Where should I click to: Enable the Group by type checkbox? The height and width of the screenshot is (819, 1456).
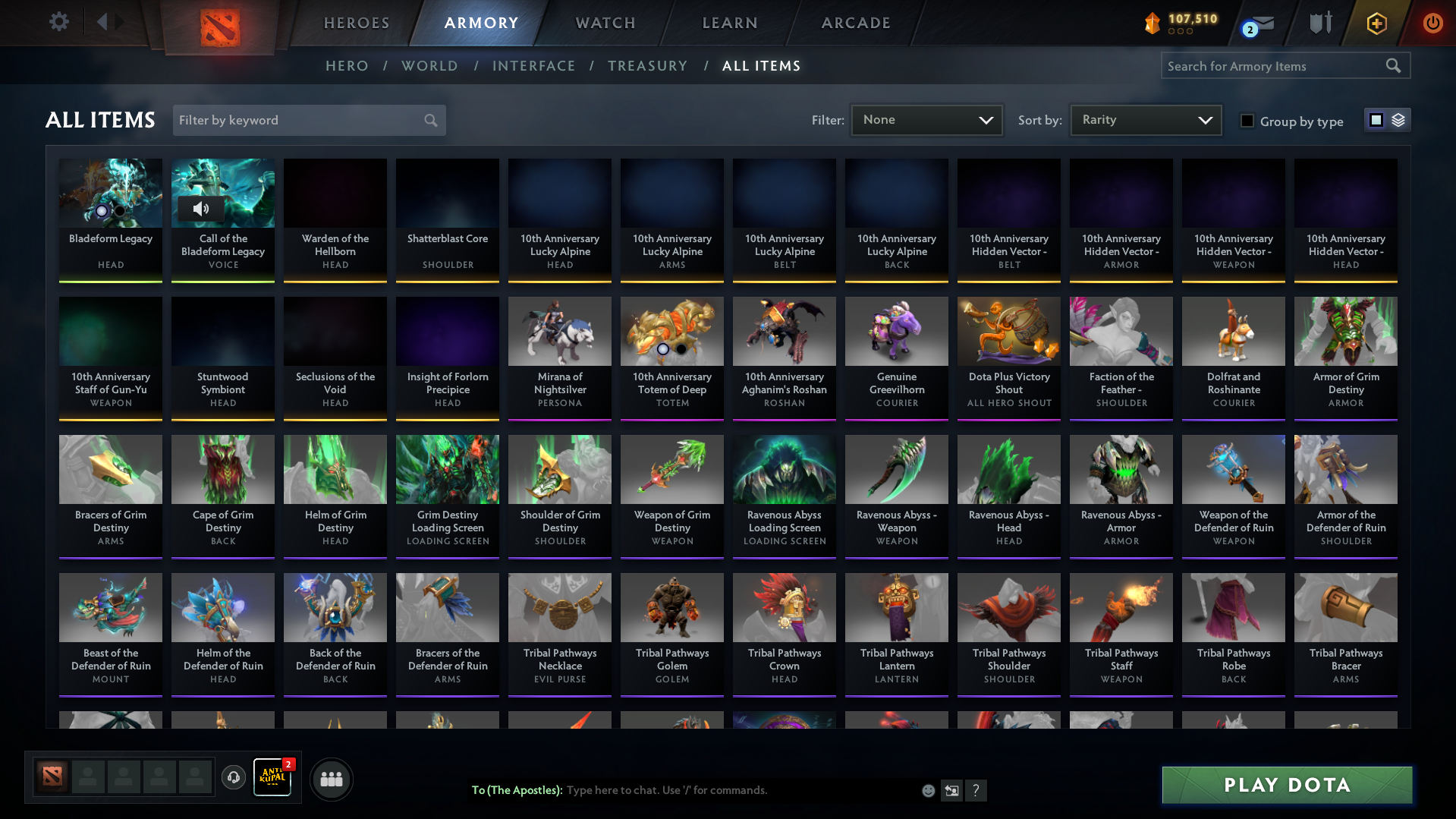(1247, 121)
